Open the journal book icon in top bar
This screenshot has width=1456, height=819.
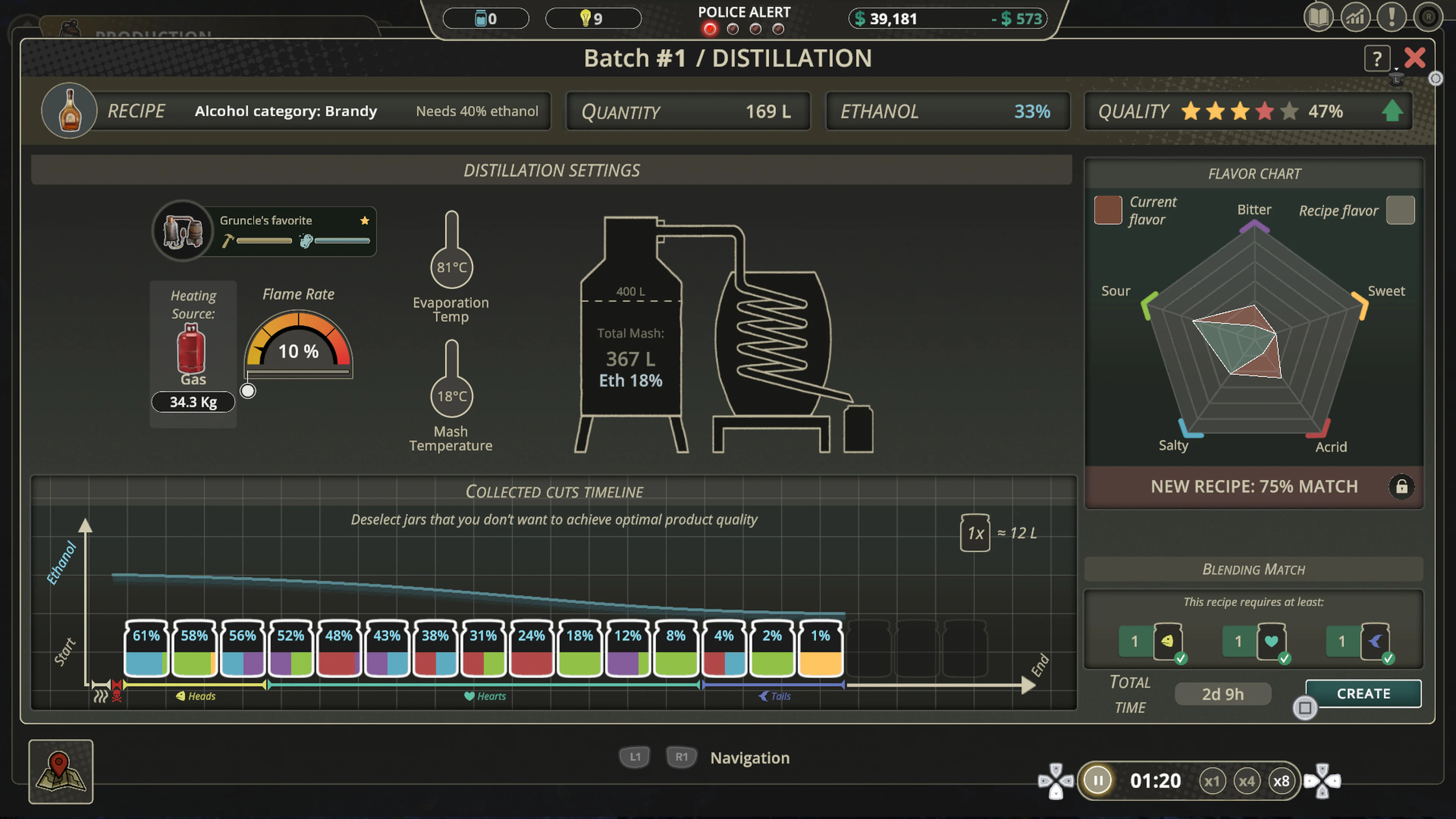(1319, 17)
